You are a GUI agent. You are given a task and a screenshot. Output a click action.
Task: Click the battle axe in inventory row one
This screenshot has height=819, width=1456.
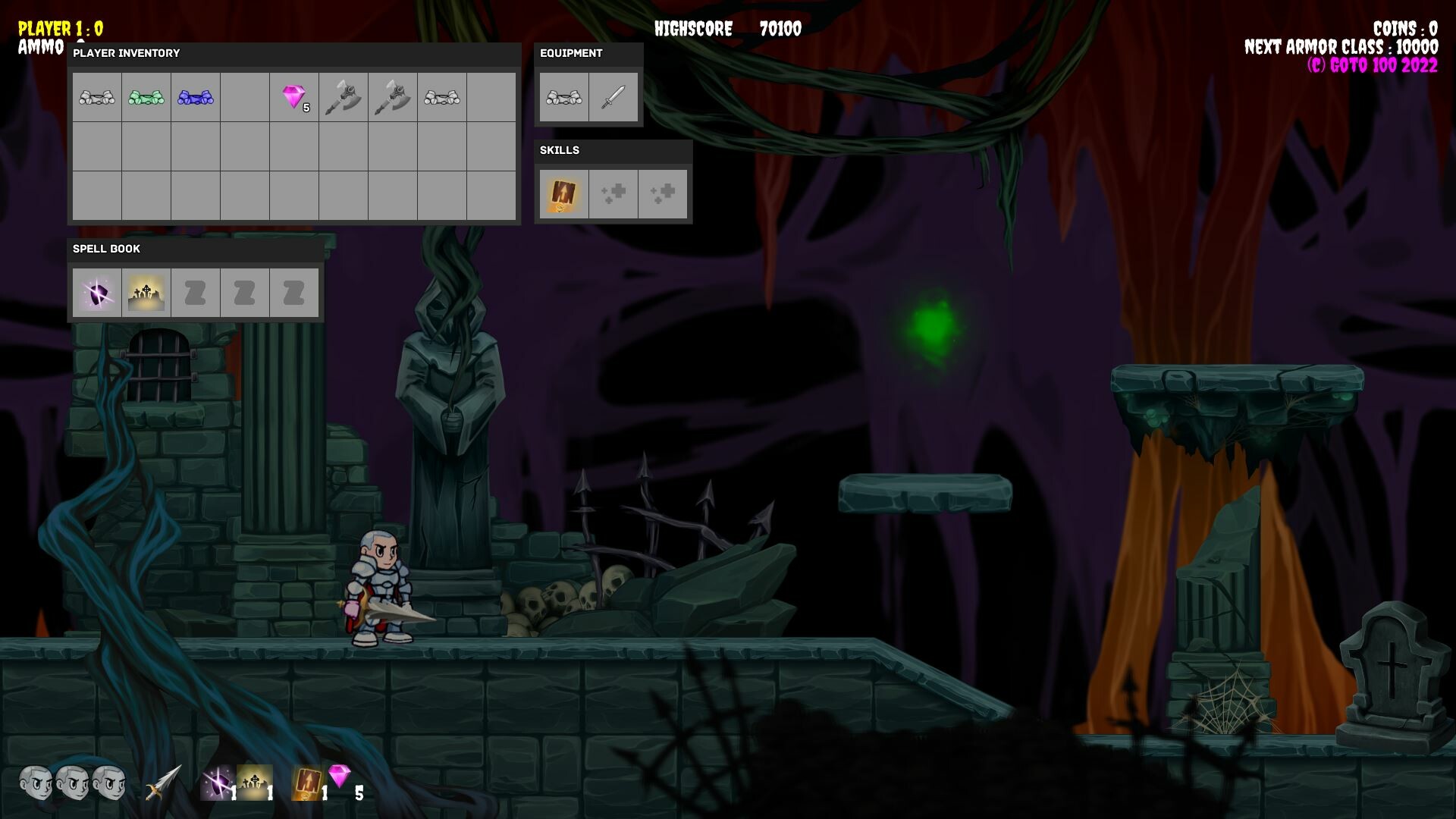345,97
